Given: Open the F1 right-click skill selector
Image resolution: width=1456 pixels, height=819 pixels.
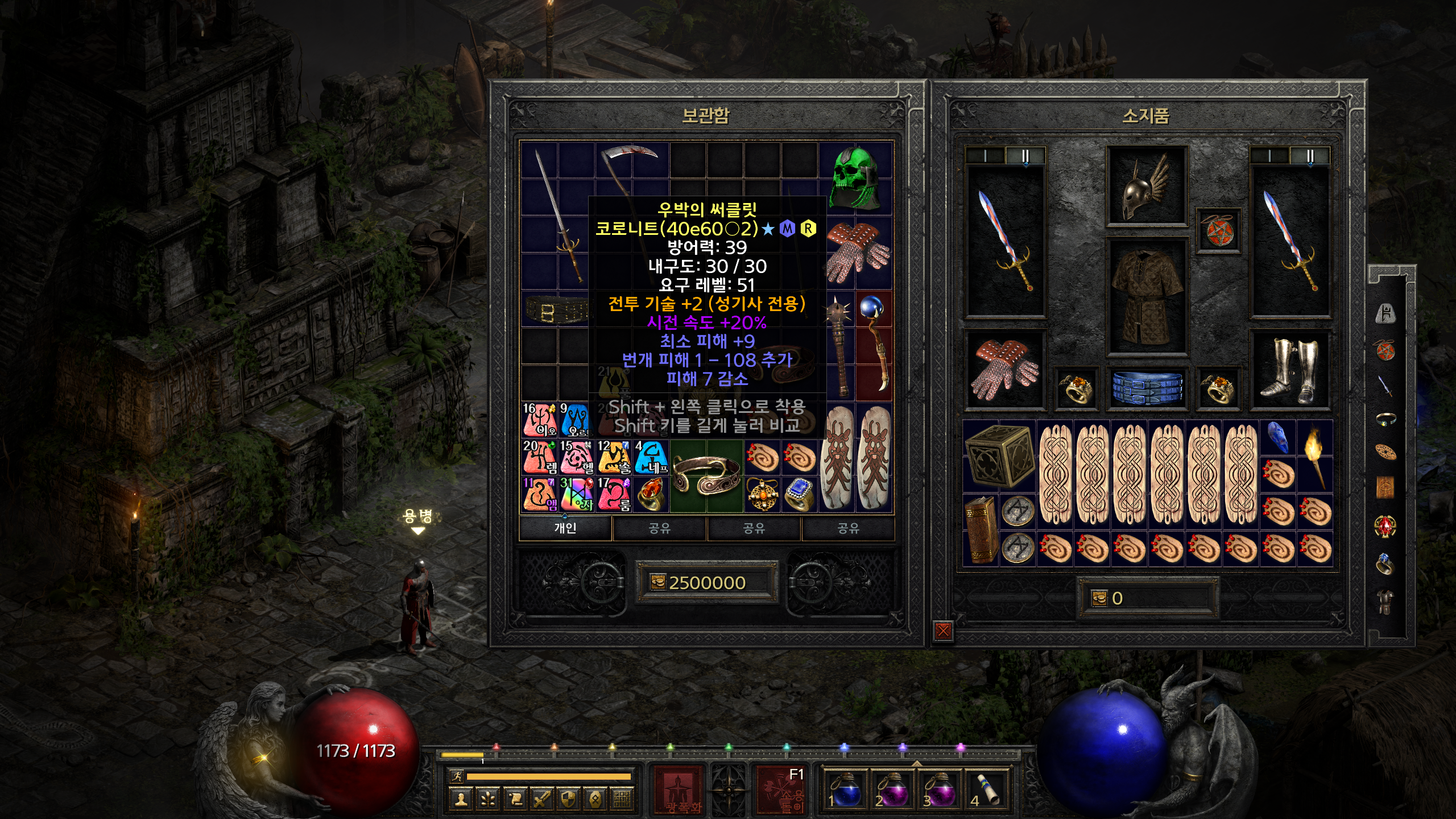Looking at the screenshot, I should (x=780, y=789).
